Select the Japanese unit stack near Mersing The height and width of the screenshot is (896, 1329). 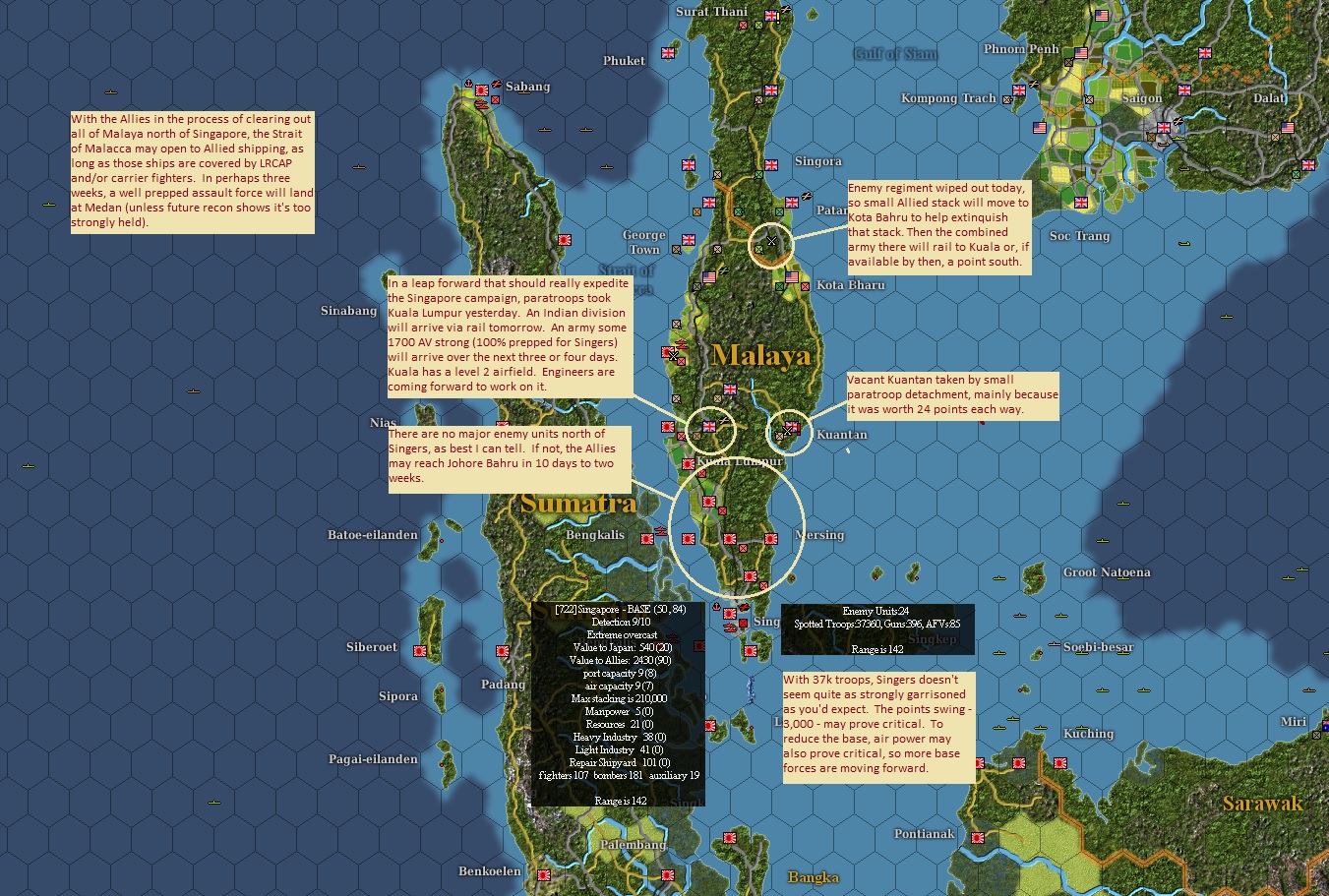click(772, 538)
